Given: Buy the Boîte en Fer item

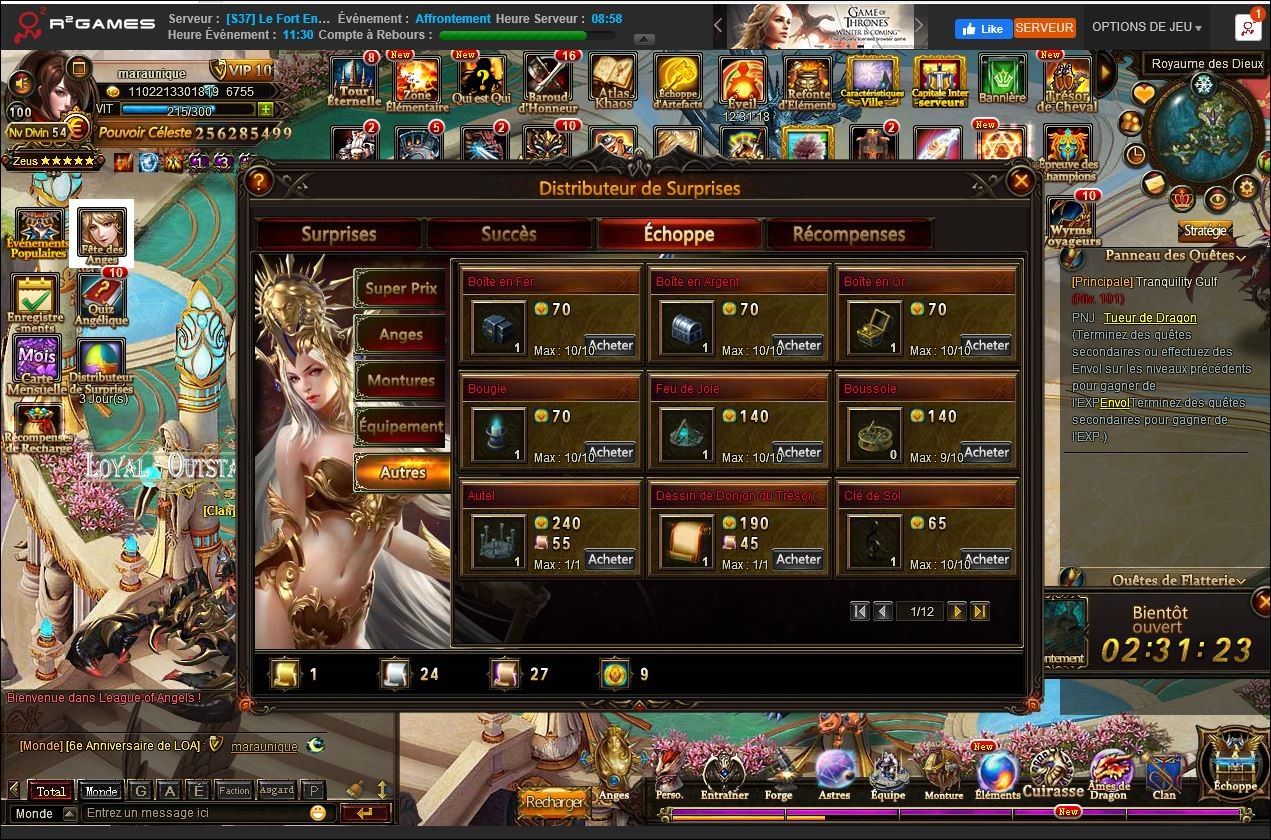Looking at the screenshot, I should tap(610, 345).
